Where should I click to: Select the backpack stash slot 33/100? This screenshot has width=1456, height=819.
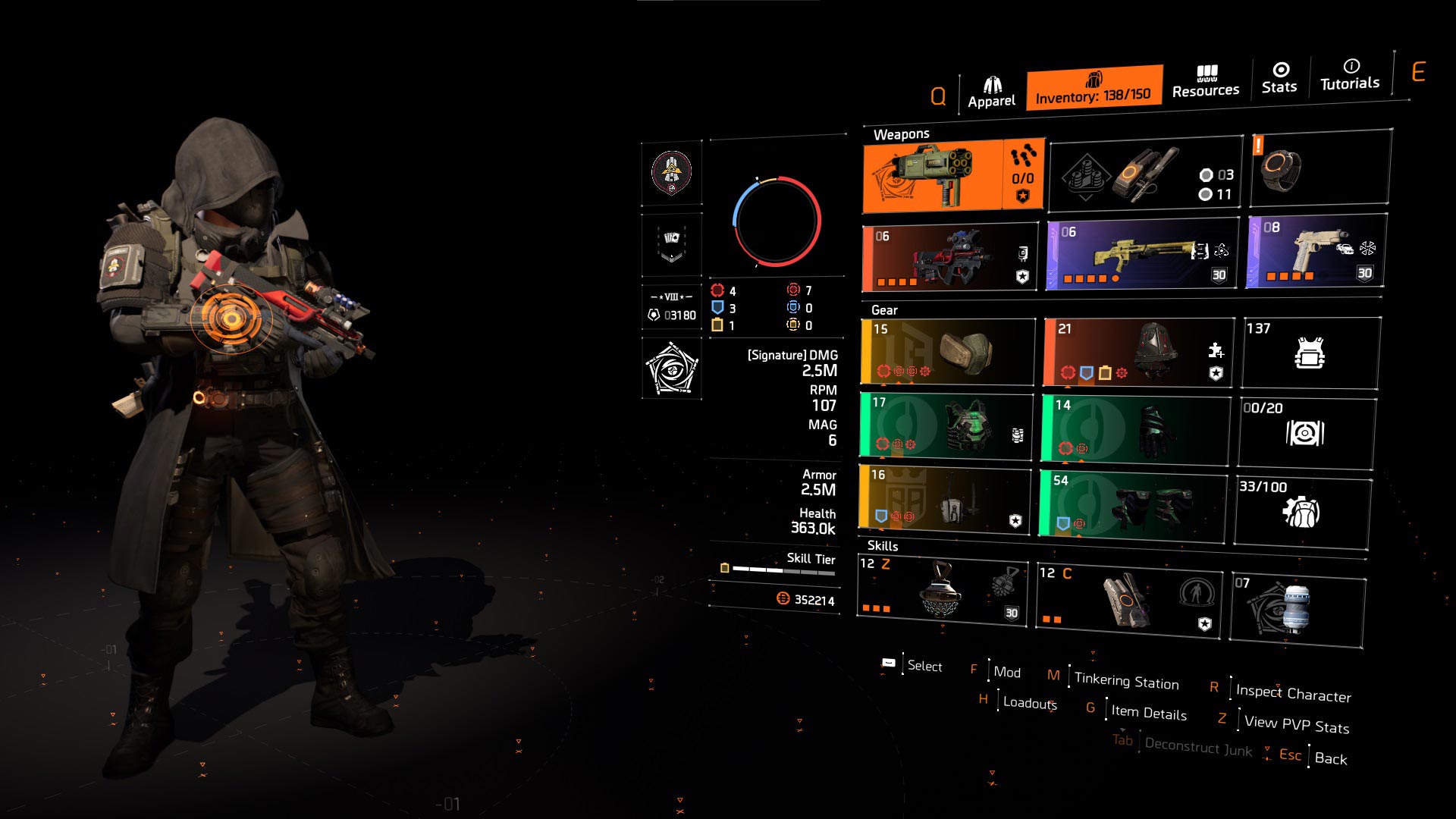[x=1302, y=511]
